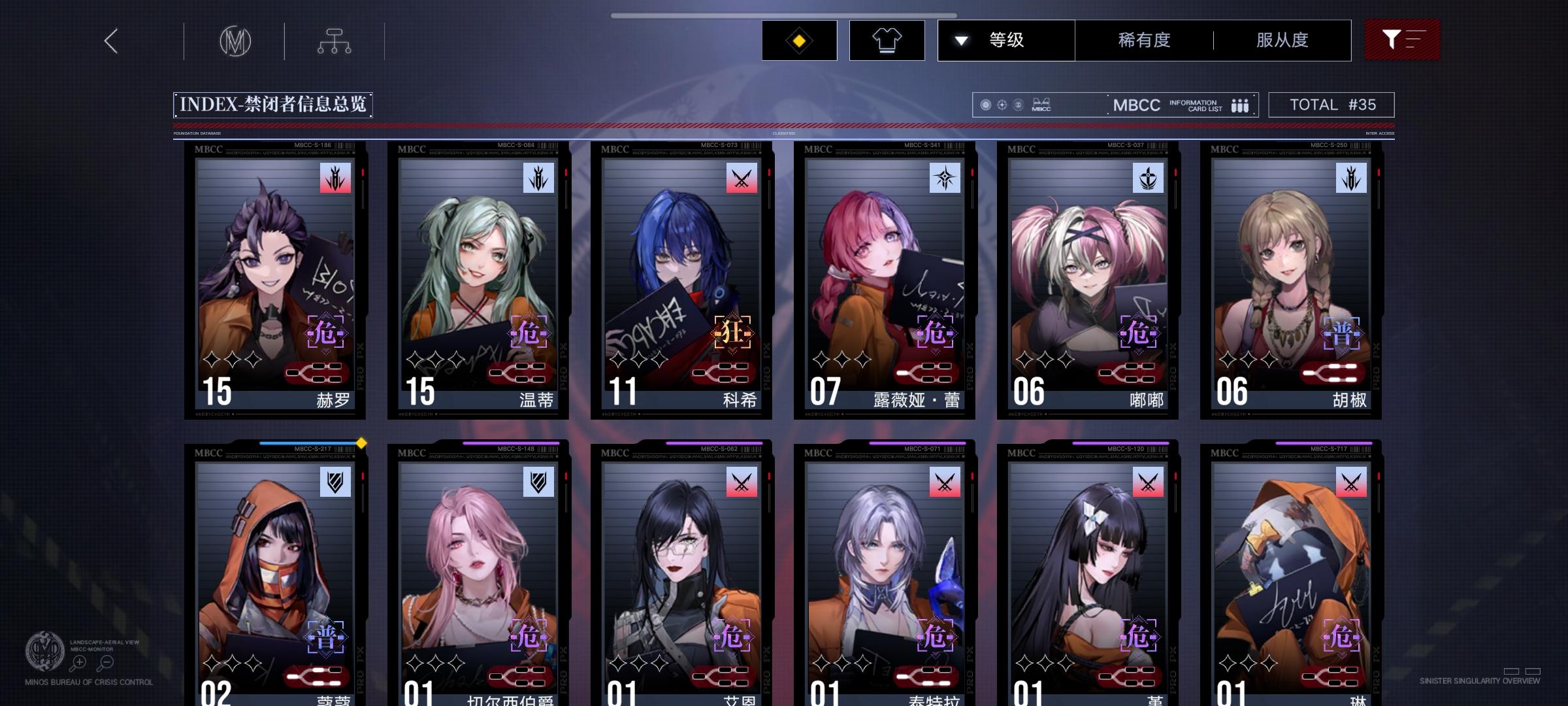Open the circular M emblem icon

click(x=235, y=40)
